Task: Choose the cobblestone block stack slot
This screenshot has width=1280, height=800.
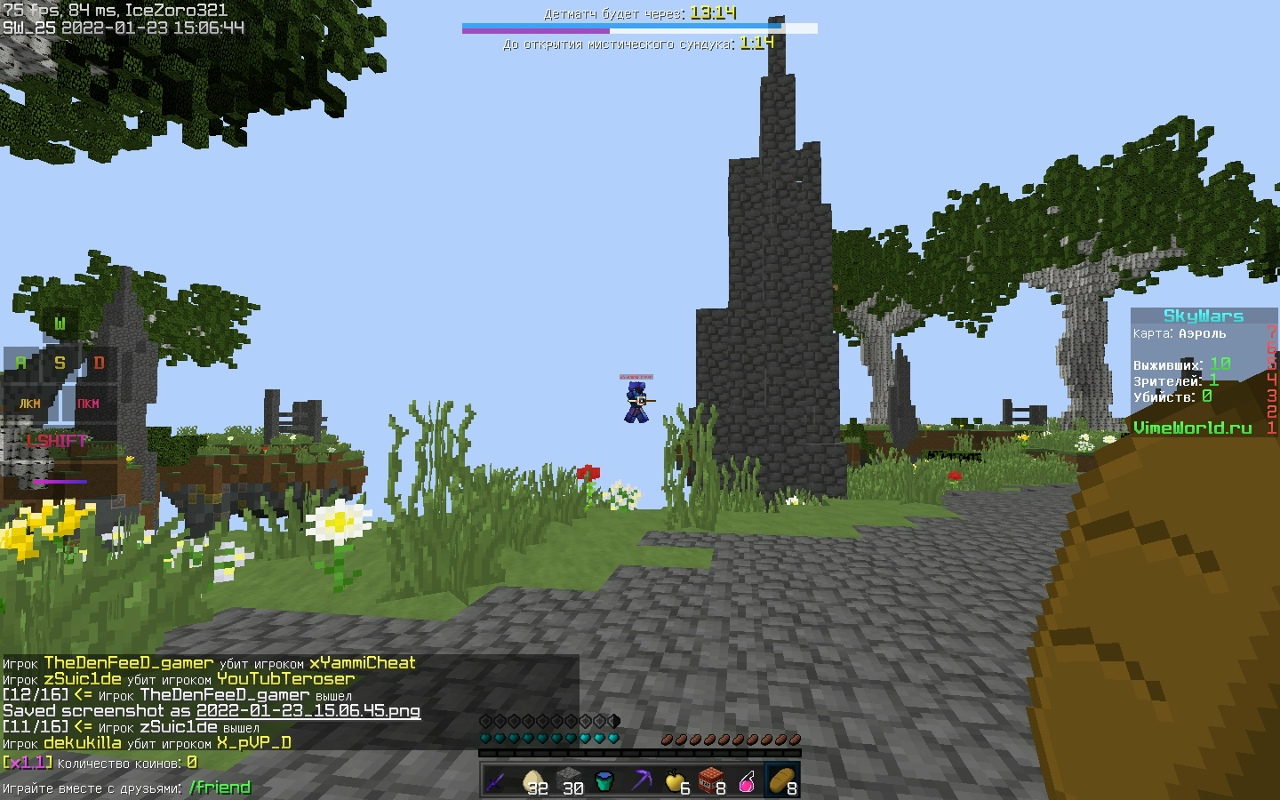Action: (569, 781)
